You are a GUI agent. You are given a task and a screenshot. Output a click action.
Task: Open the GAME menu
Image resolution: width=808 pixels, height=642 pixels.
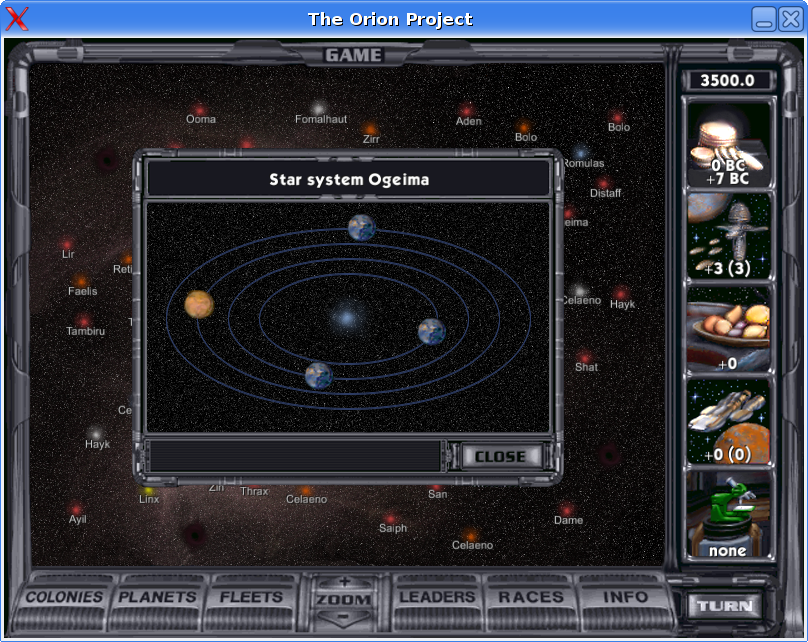point(353,55)
